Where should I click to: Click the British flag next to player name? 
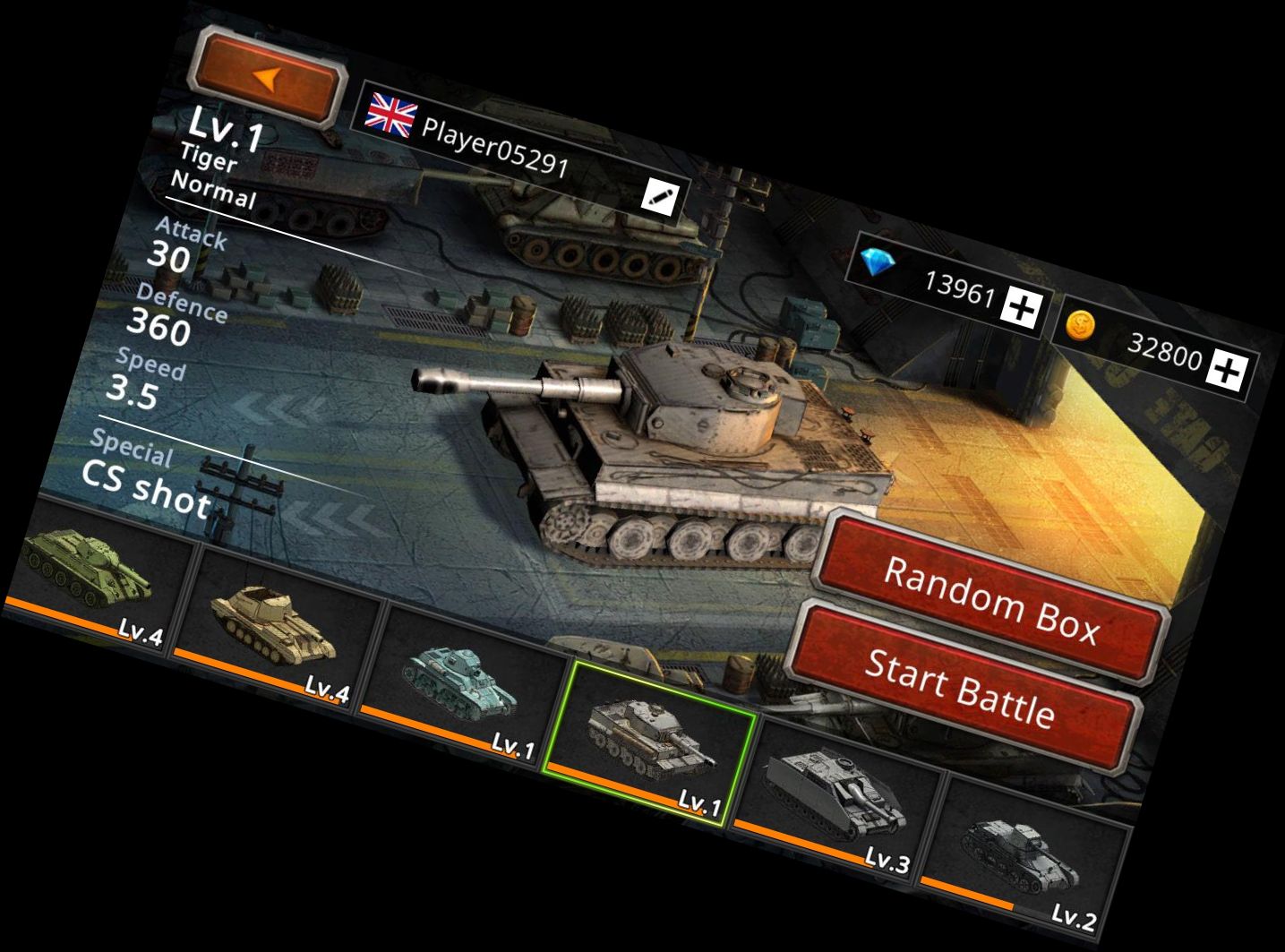tap(391, 112)
